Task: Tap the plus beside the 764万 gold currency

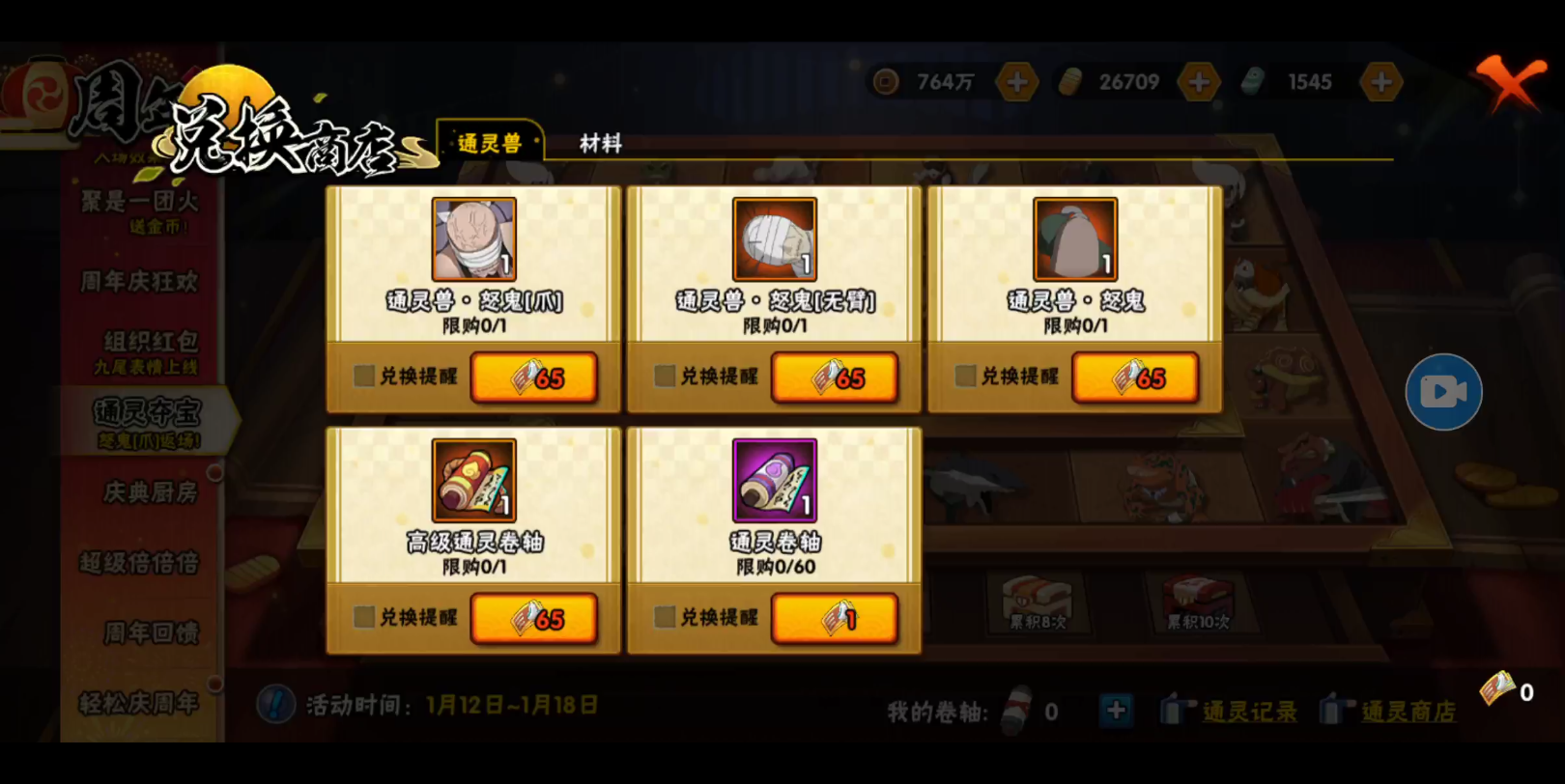Action: coord(1015,81)
